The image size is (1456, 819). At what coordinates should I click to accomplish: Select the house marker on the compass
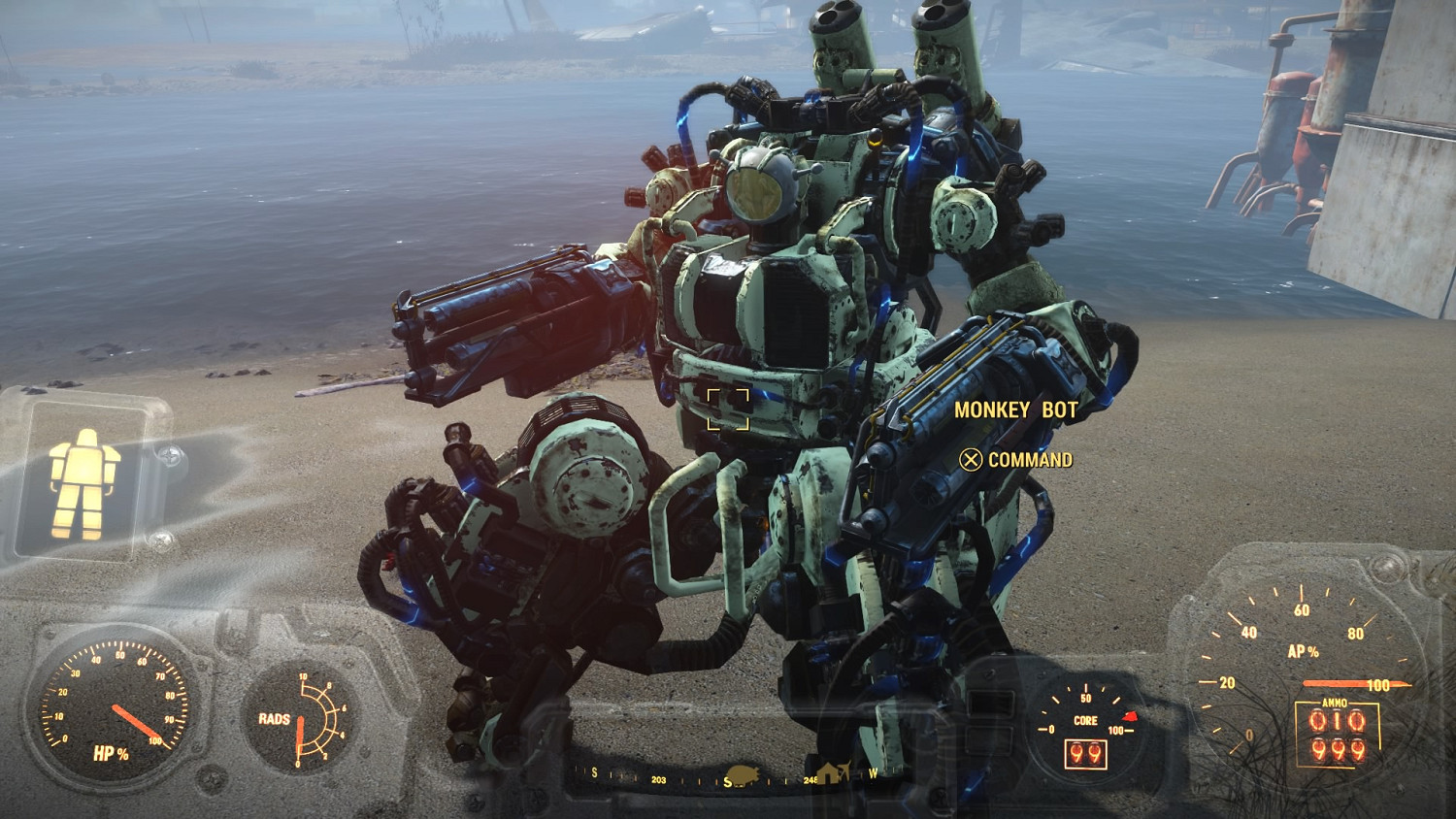(830, 773)
